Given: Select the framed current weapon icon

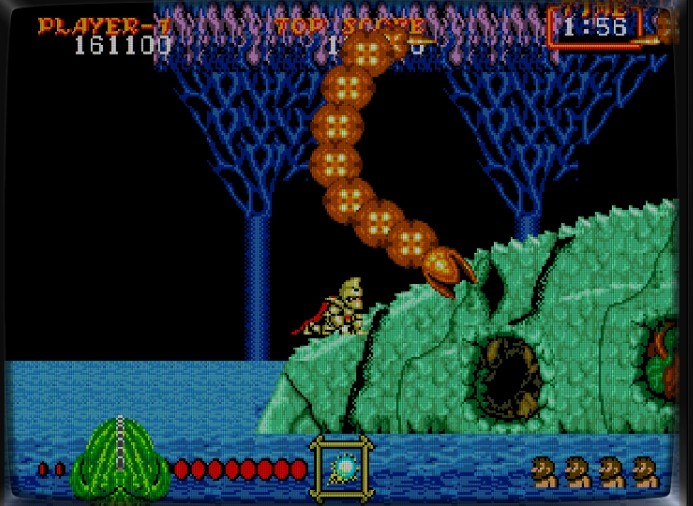Looking at the screenshot, I should (342, 468).
